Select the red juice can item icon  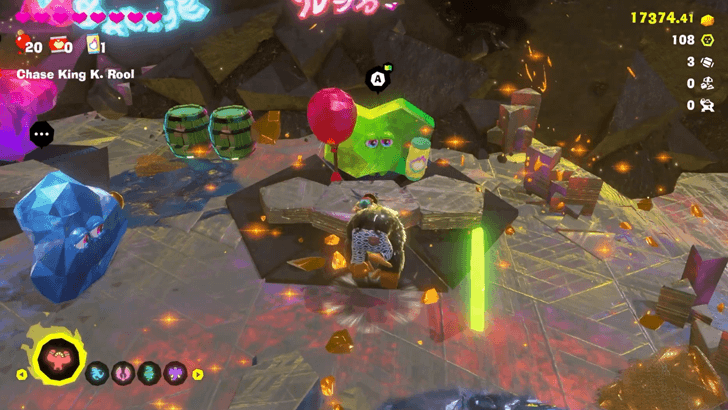click(x=59, y=45)
